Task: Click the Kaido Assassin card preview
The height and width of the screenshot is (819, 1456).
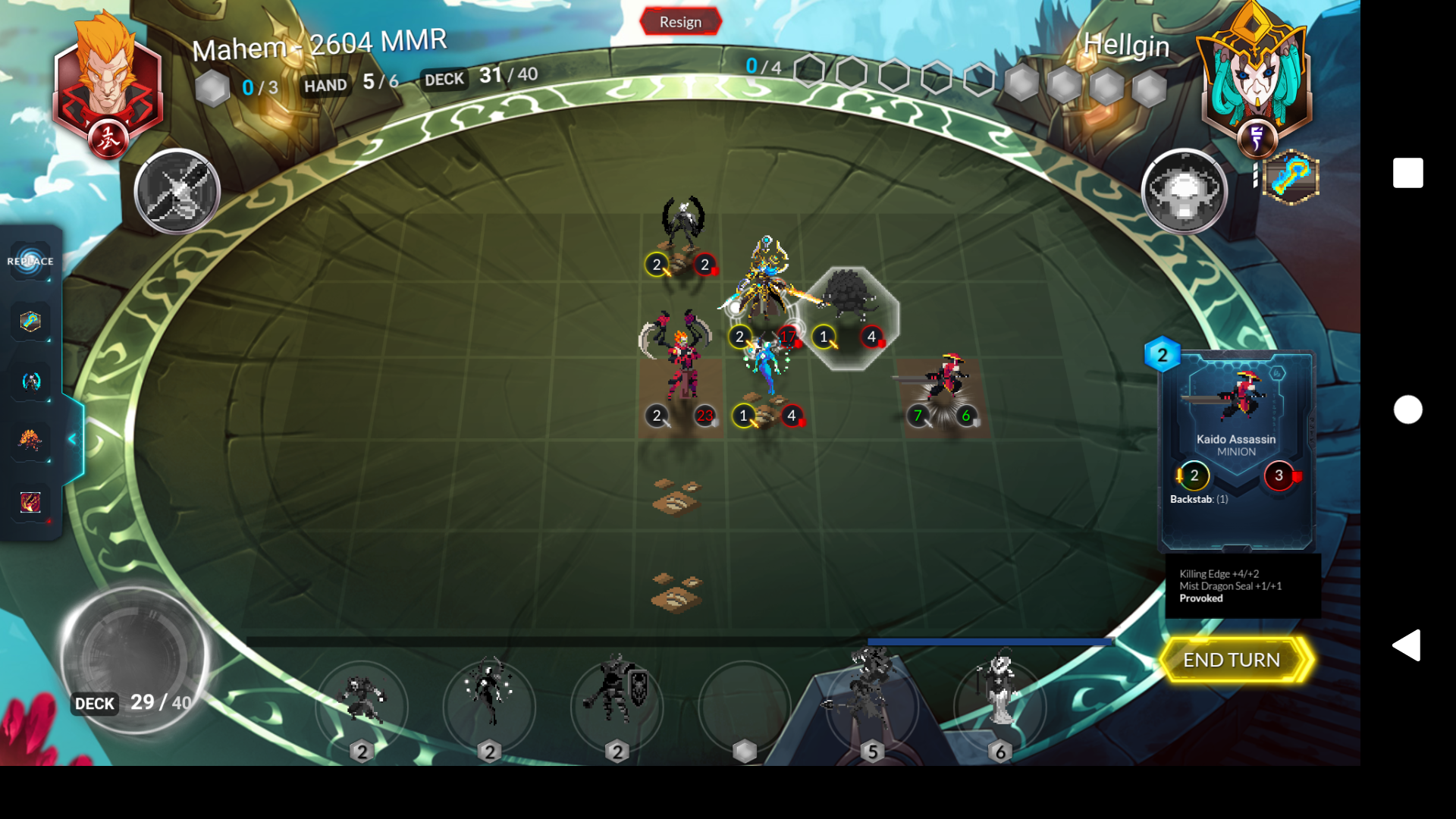Action: [x=1238, y=447]
